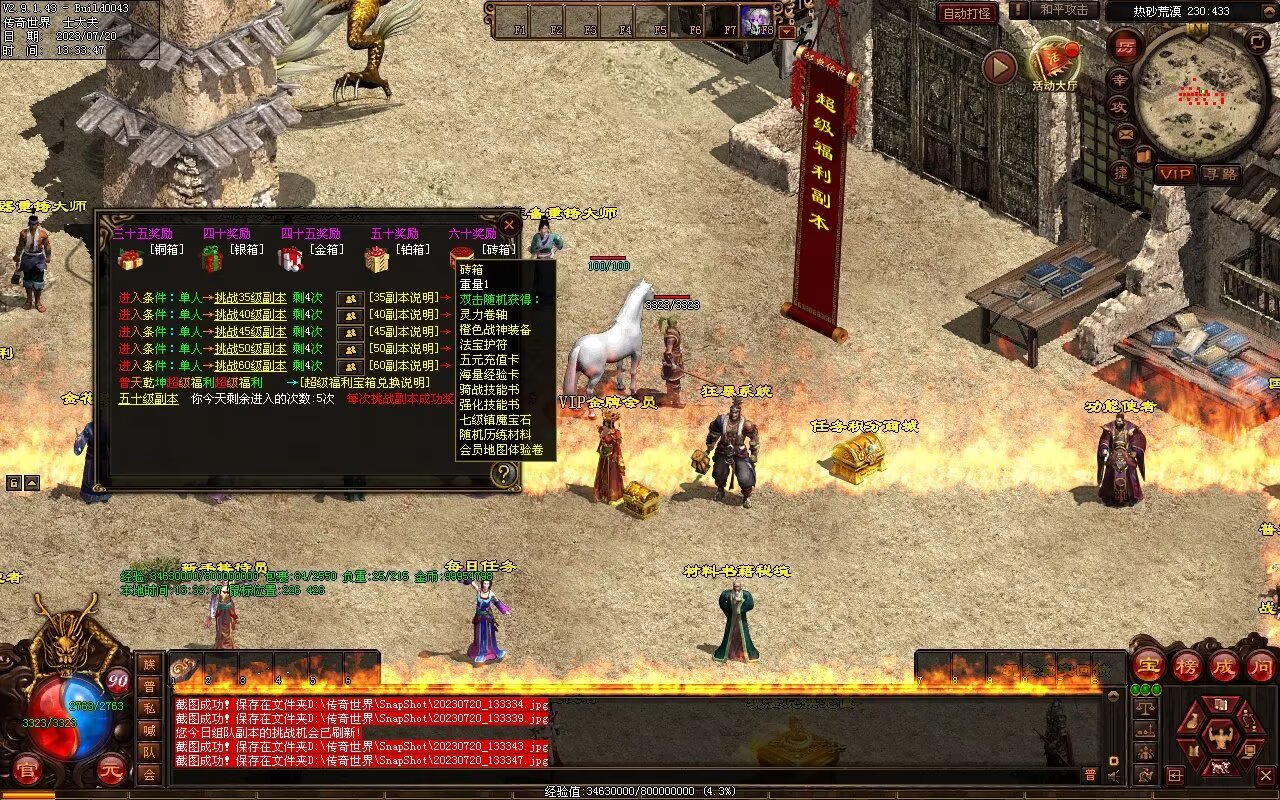
Task: Click the round play arrow button
Action: tap(999, 67)
